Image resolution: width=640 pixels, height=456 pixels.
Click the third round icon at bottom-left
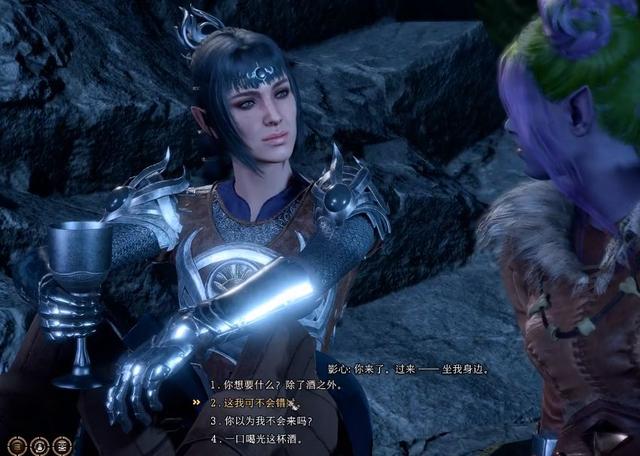(61, 445)
